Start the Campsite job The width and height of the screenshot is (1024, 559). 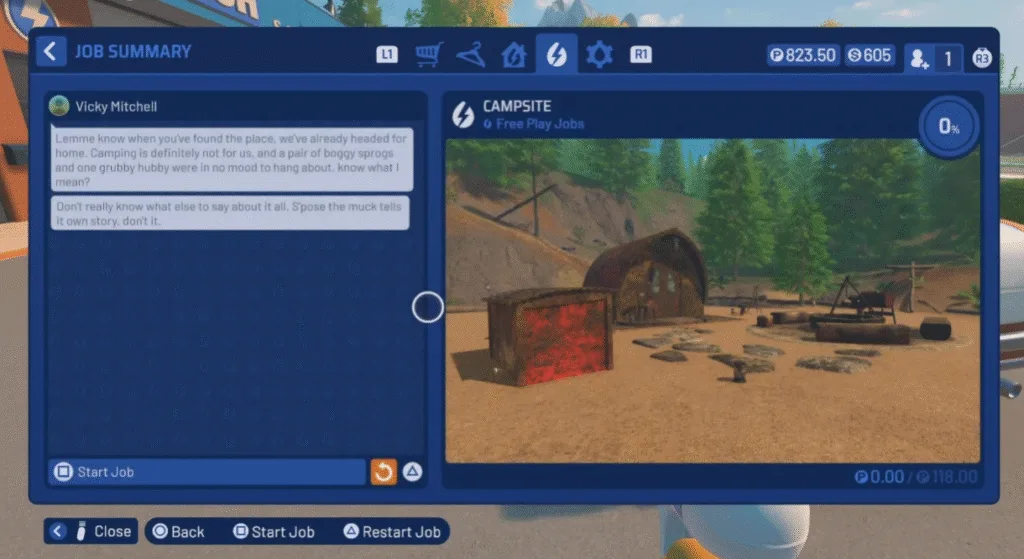point(207,472)
